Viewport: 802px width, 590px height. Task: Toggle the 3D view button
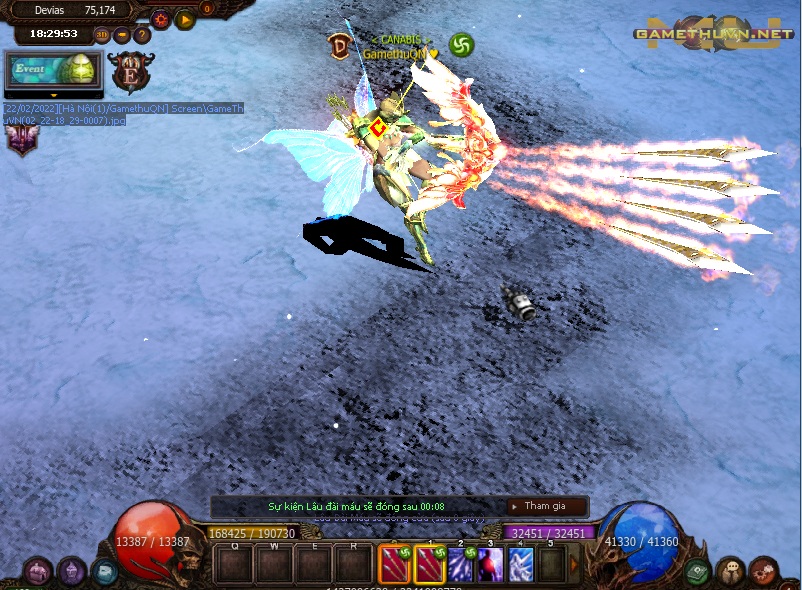102,35
